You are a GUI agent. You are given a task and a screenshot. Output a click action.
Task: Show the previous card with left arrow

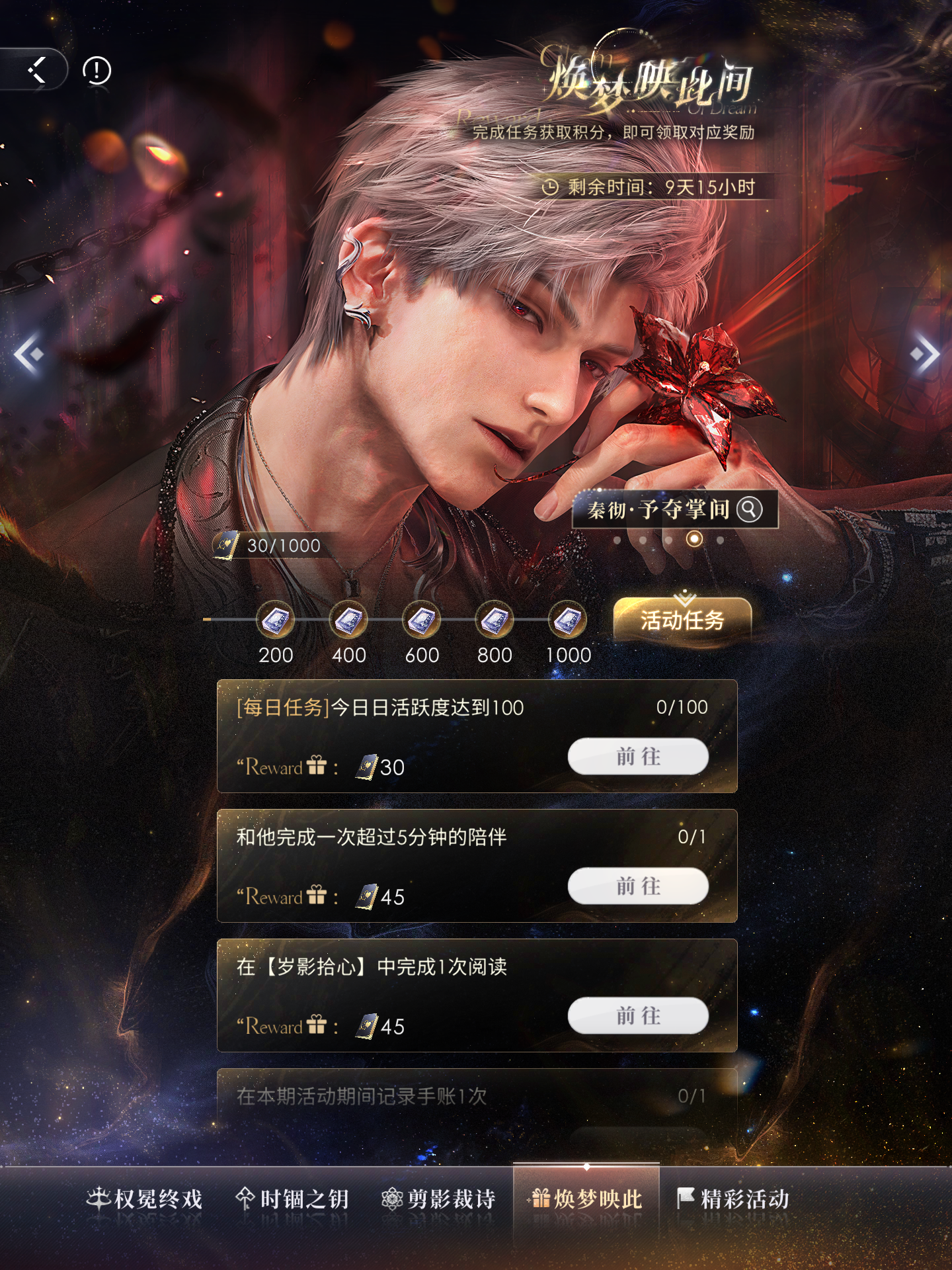pos(28,354)
